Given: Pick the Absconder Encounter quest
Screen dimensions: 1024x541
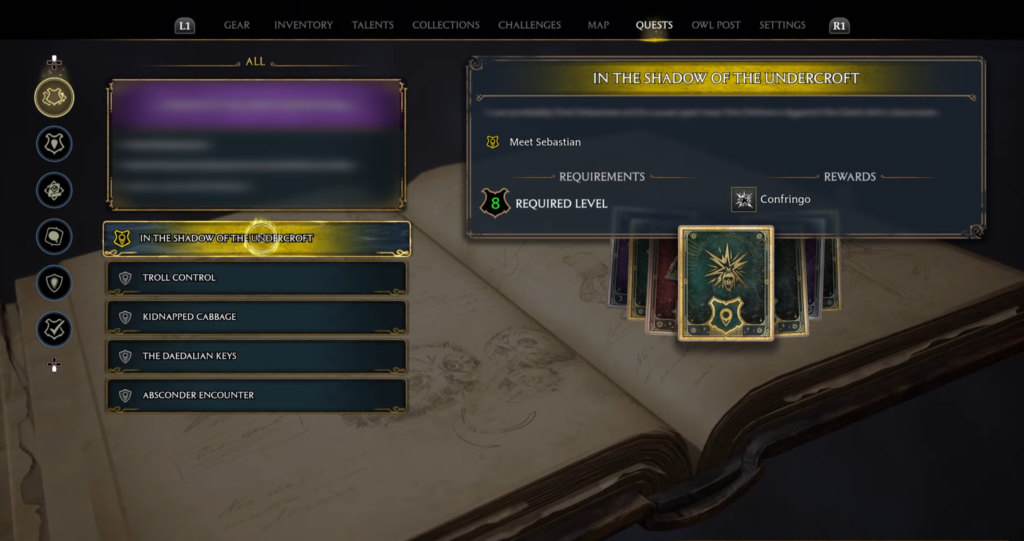Looking at the screenshot, I should [x=257, y=395].
